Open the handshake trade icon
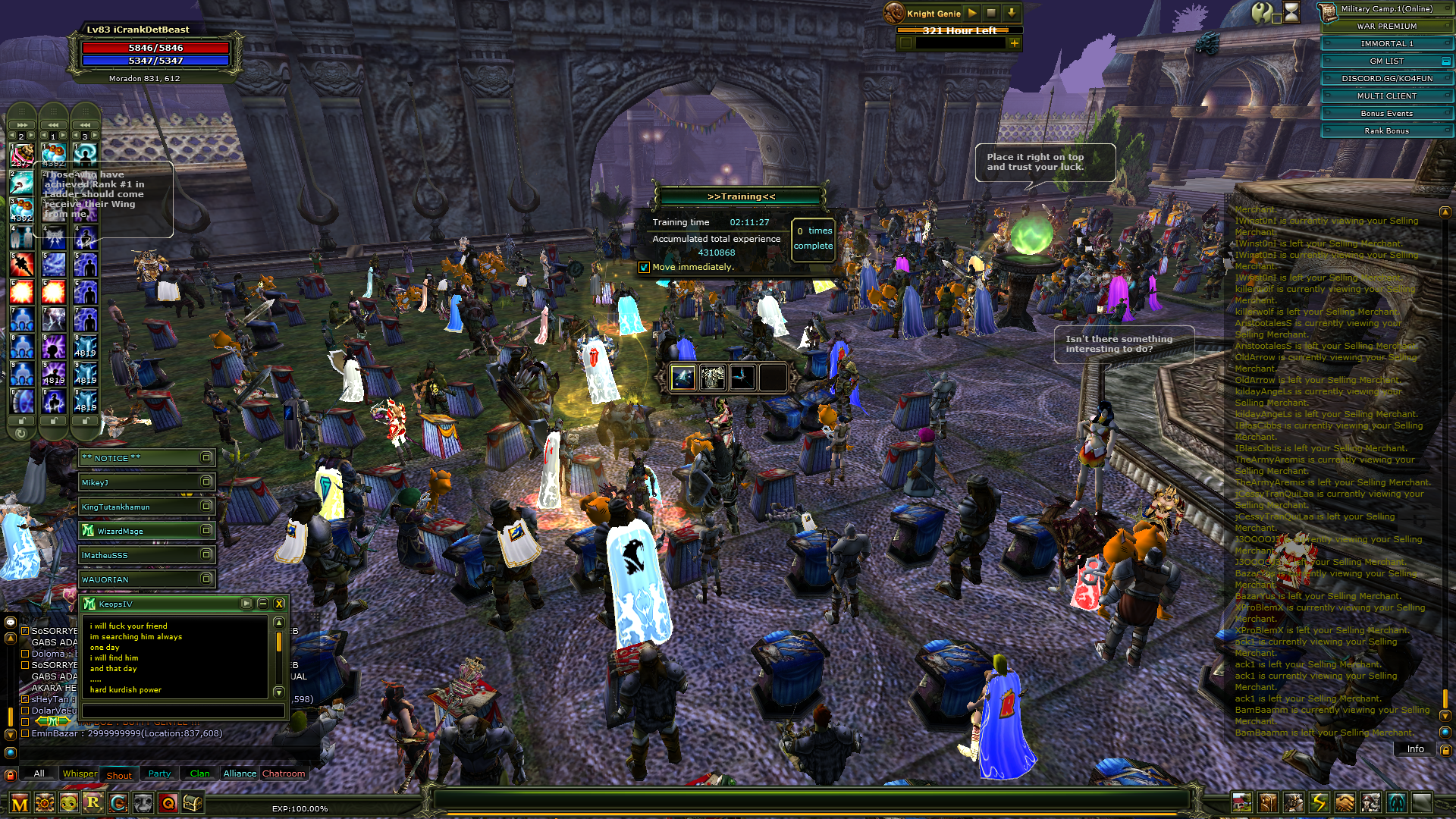1456x819 pixels. tap(1345, 802)
